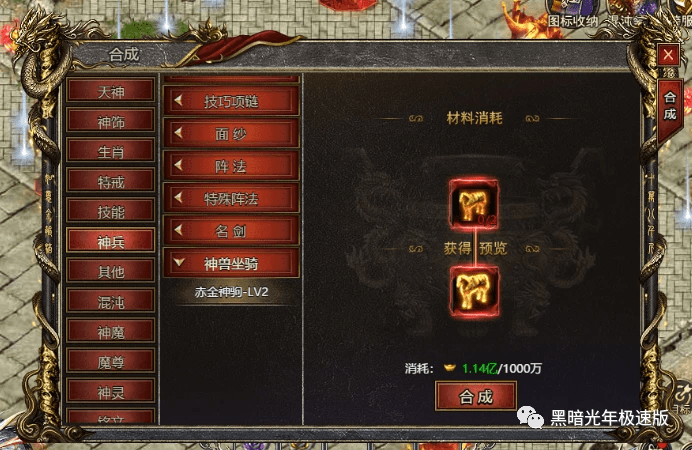Open the 技能 category tab
The width and height of the screenshot is (692, 450).
pyautogui.click(x=111, y=211)
